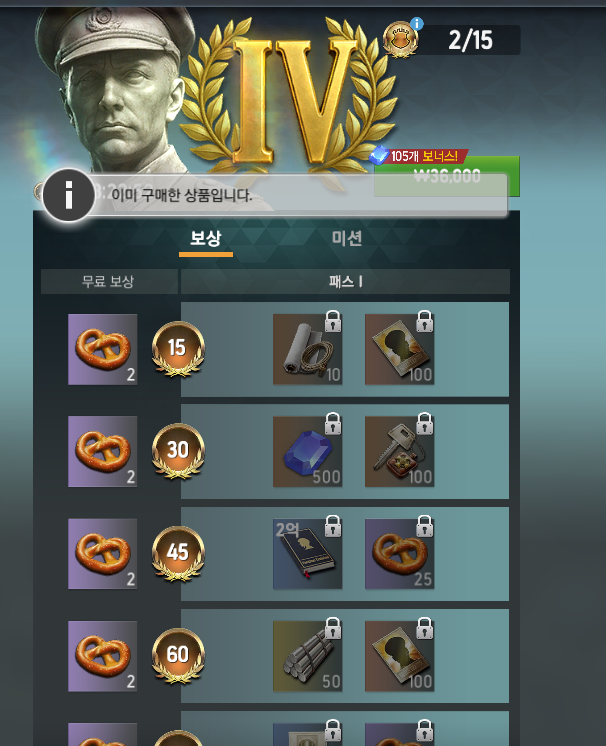Select the blue sapphire gem reward
This screenshot has width=606, height=746.
pyautogui.click(x=307, y=451)
